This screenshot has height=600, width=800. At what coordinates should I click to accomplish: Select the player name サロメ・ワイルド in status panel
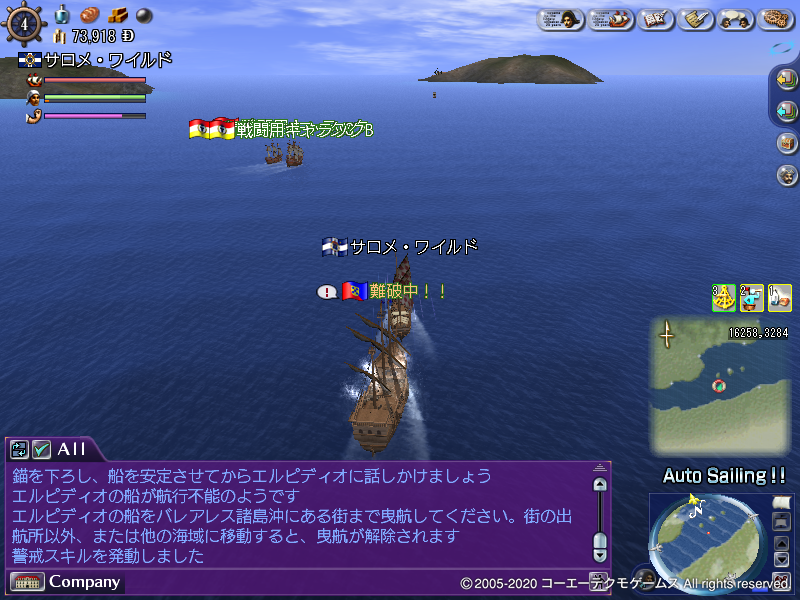[x=107, y=60]
